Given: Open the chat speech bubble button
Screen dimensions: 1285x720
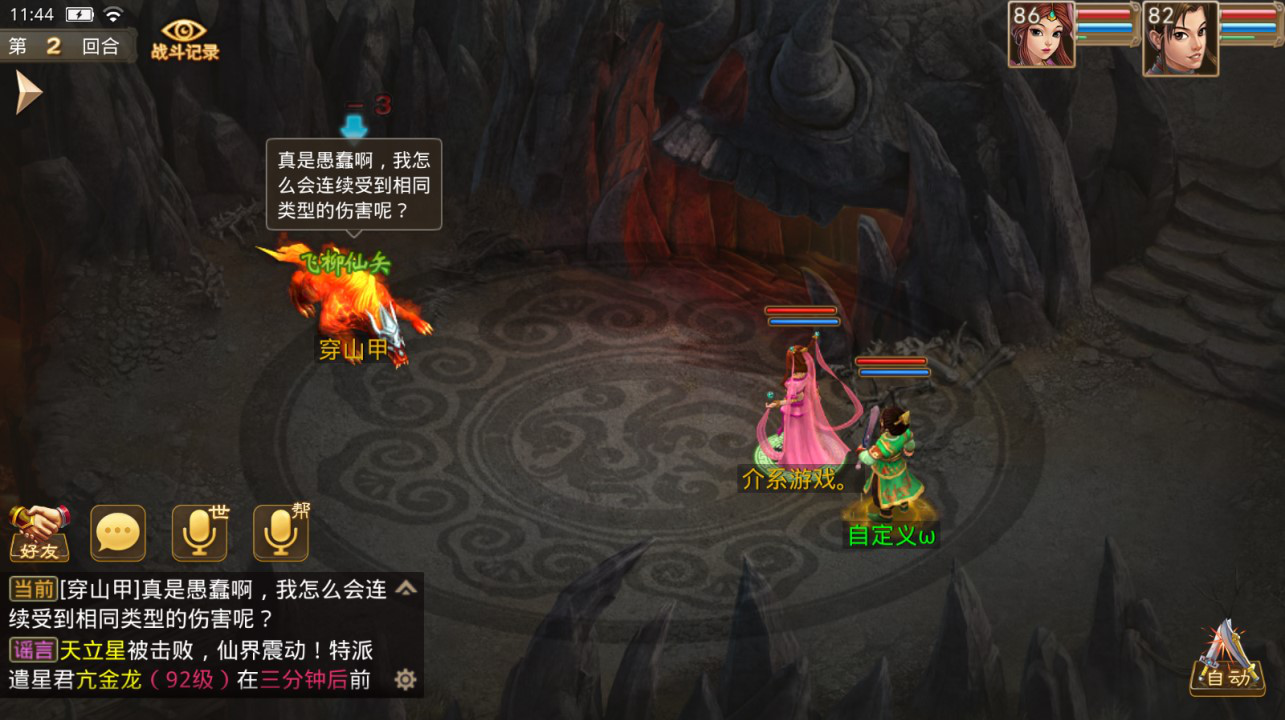Looking at the screenshot, I should [x=118, y=533].
